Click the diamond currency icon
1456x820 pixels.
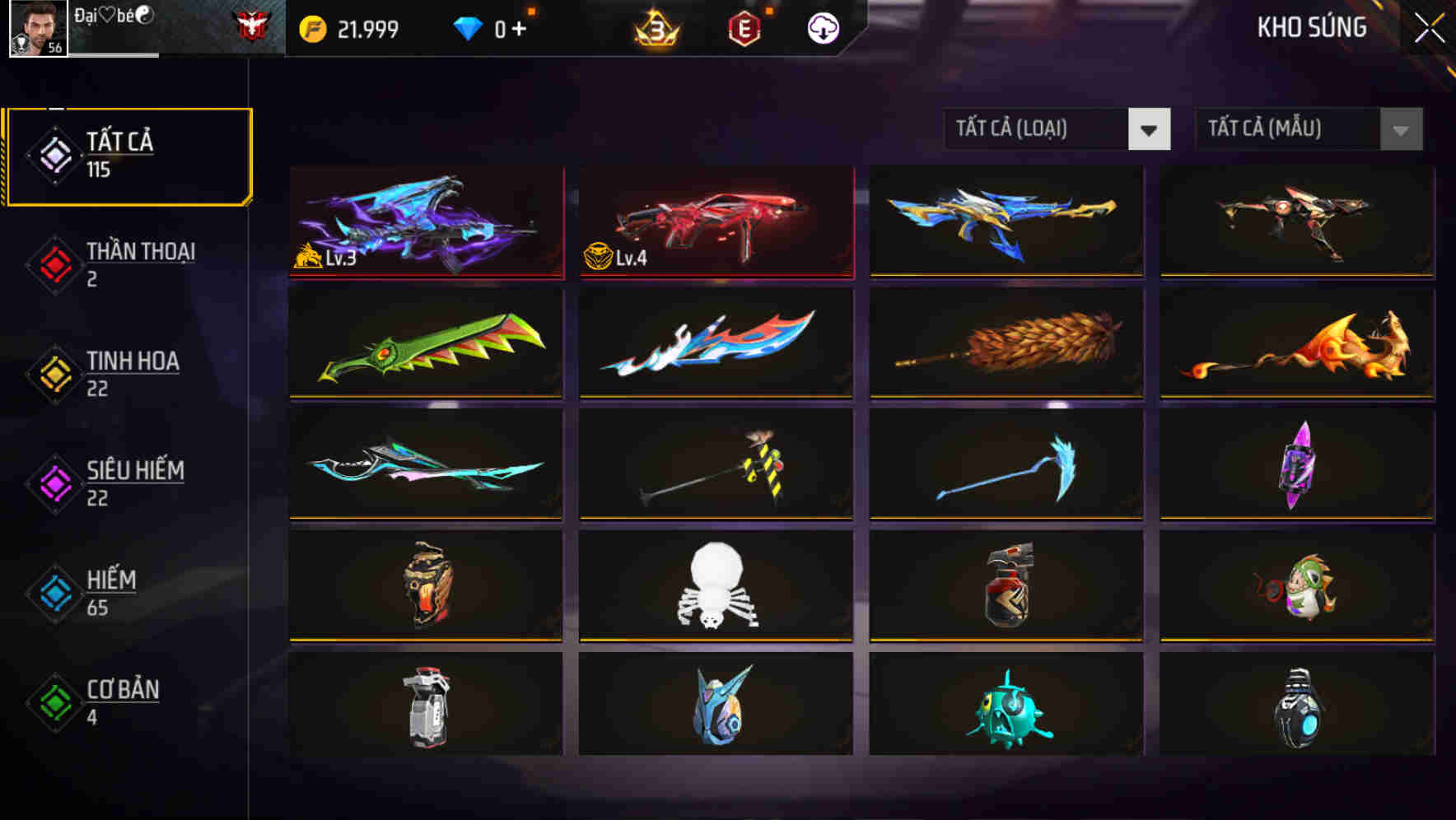pyautogui.click(x=468, y=27)
